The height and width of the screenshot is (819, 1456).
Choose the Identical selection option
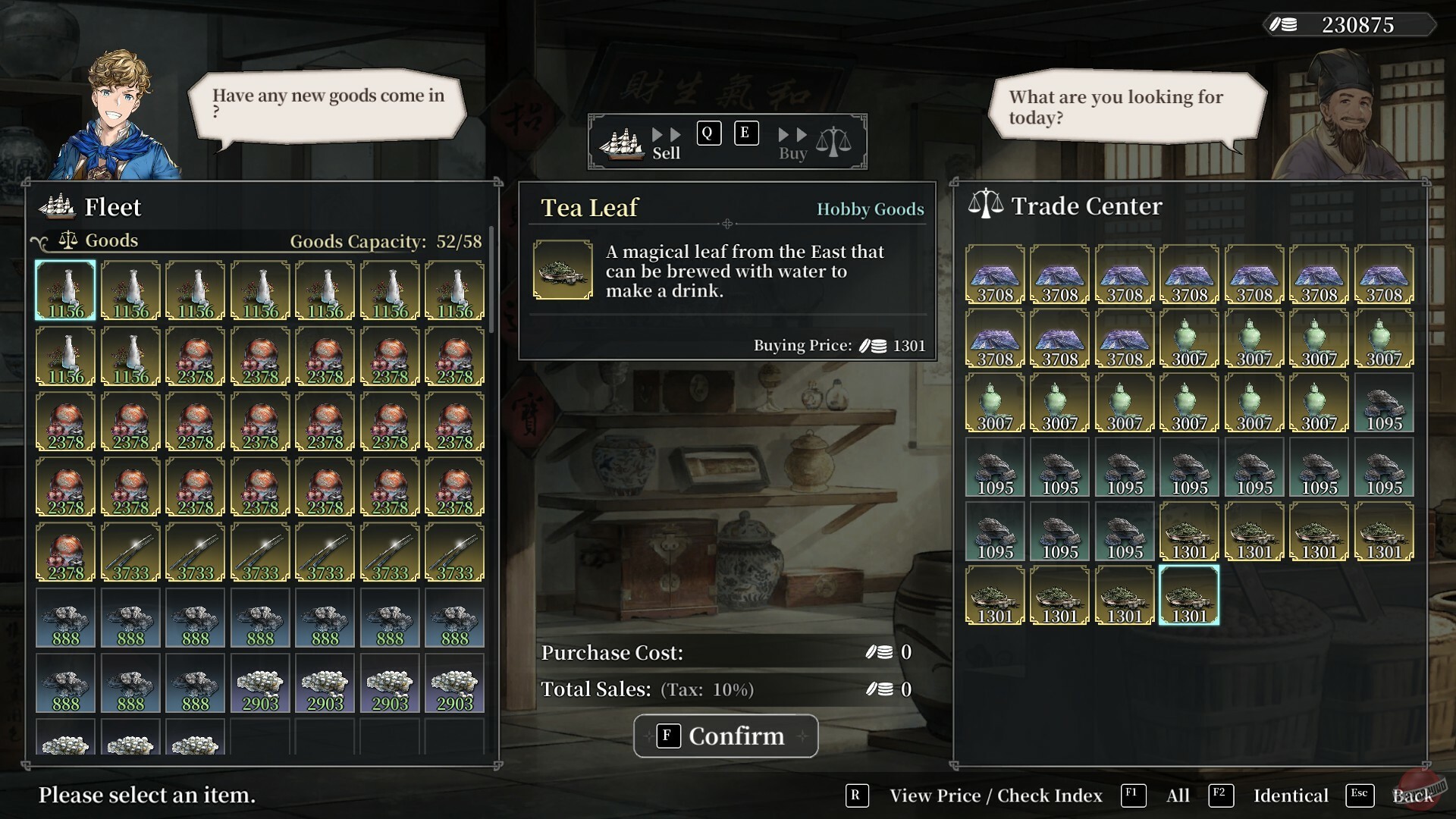point(1290,795)
